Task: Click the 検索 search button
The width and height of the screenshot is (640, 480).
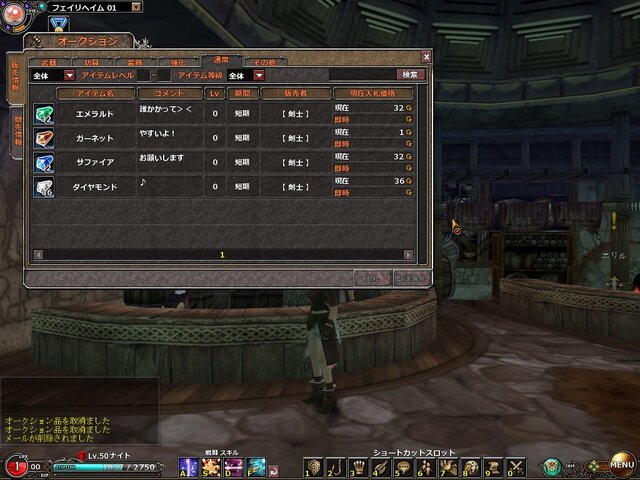Action: pyautogui.click(x=410, y=75)
